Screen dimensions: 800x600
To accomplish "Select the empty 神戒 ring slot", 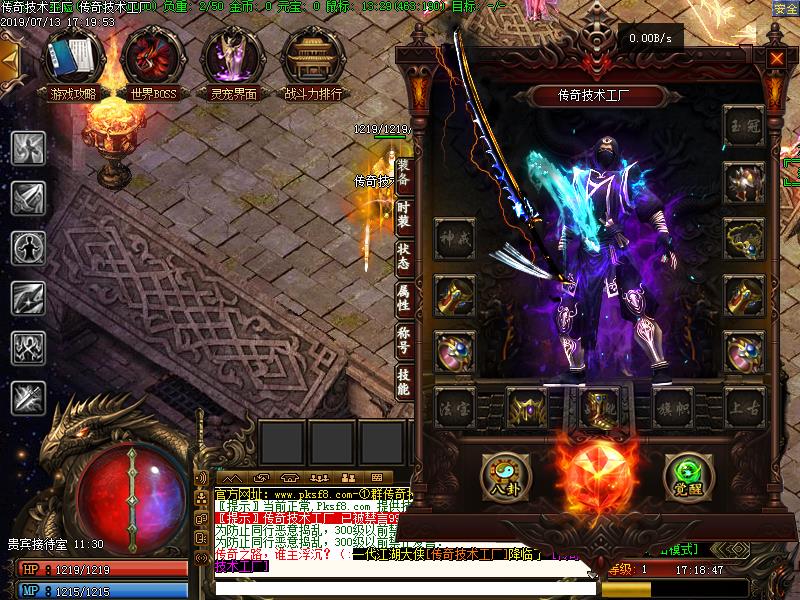I will [x=455, y=239].
